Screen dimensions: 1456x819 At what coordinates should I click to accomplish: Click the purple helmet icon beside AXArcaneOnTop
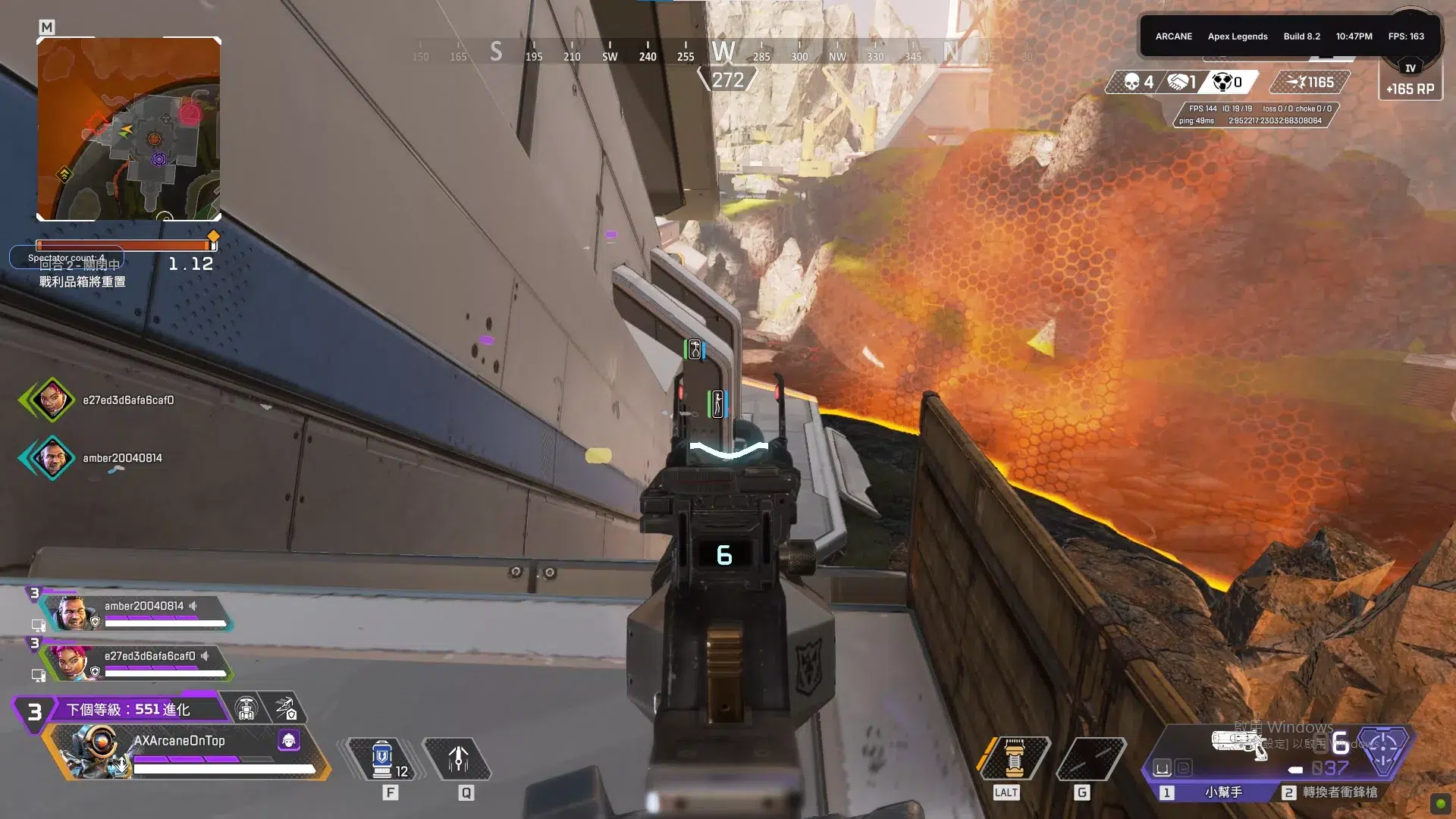pyautogui.click(x=289, y=740)
